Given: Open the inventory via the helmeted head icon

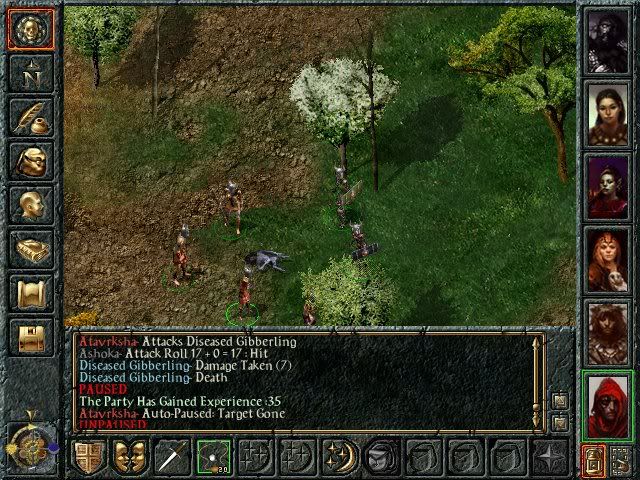Looking at the screenshot, I should pyautogui.click(x=30, y=160).
